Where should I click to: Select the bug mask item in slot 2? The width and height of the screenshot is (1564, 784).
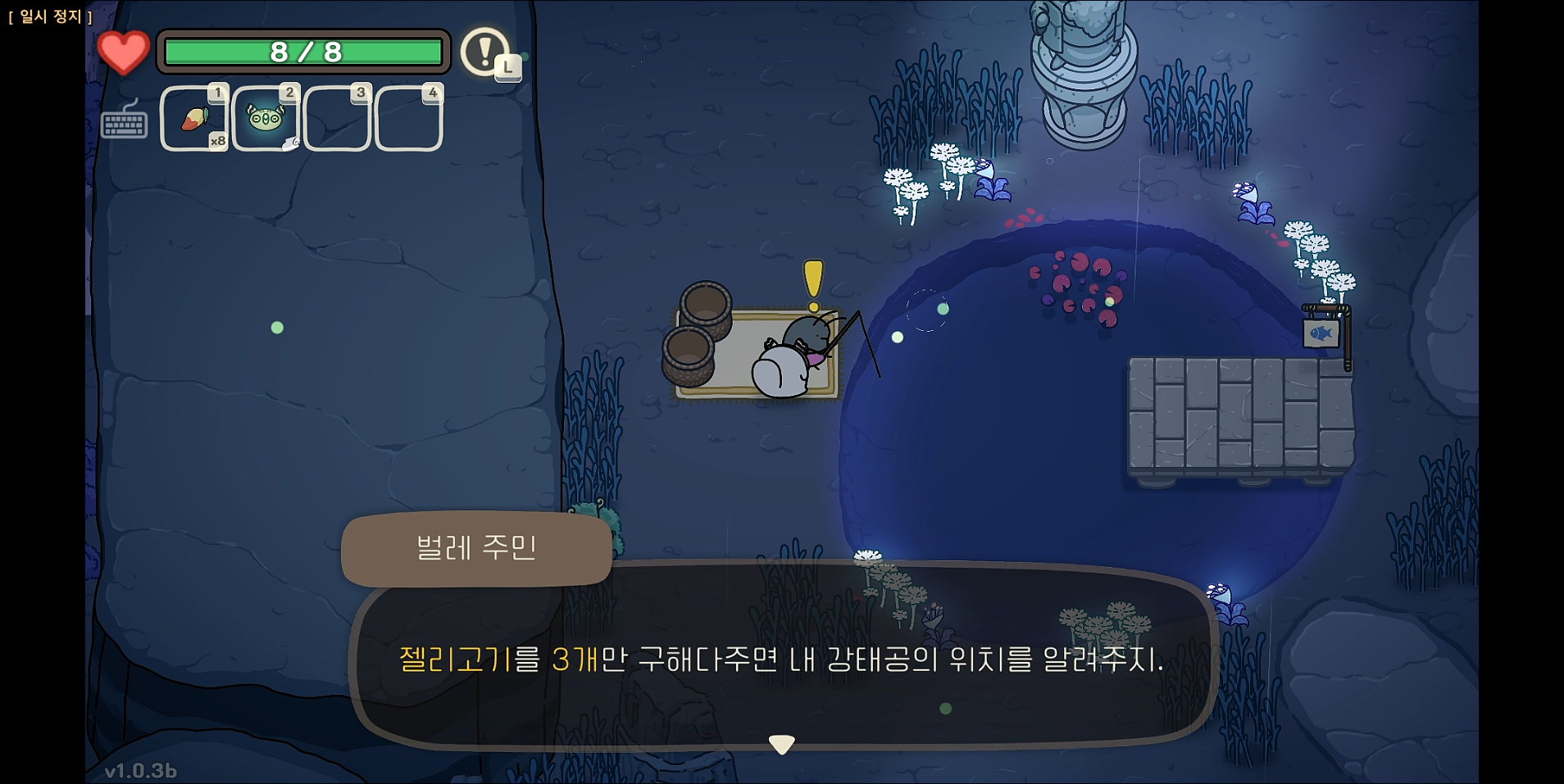click(266, 117)
